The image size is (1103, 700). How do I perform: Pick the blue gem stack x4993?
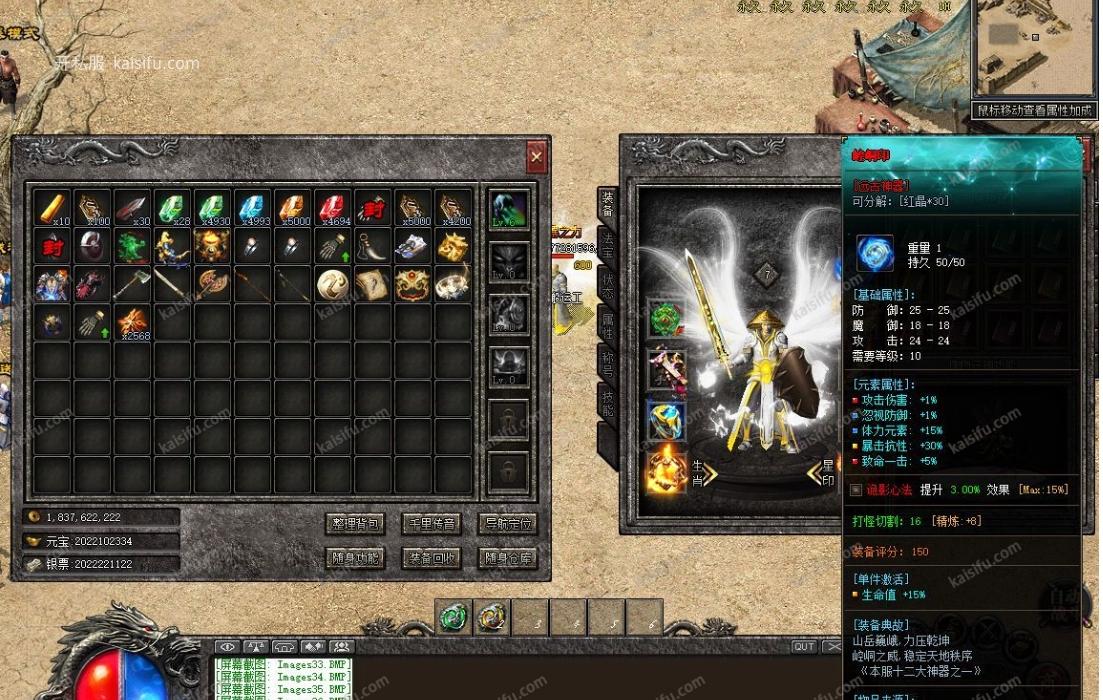click(253, 208)
